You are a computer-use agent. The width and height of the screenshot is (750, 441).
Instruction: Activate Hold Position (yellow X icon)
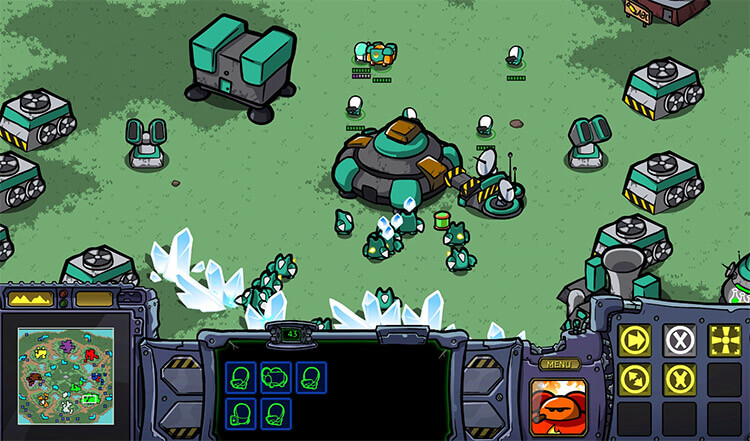(679, 379)
